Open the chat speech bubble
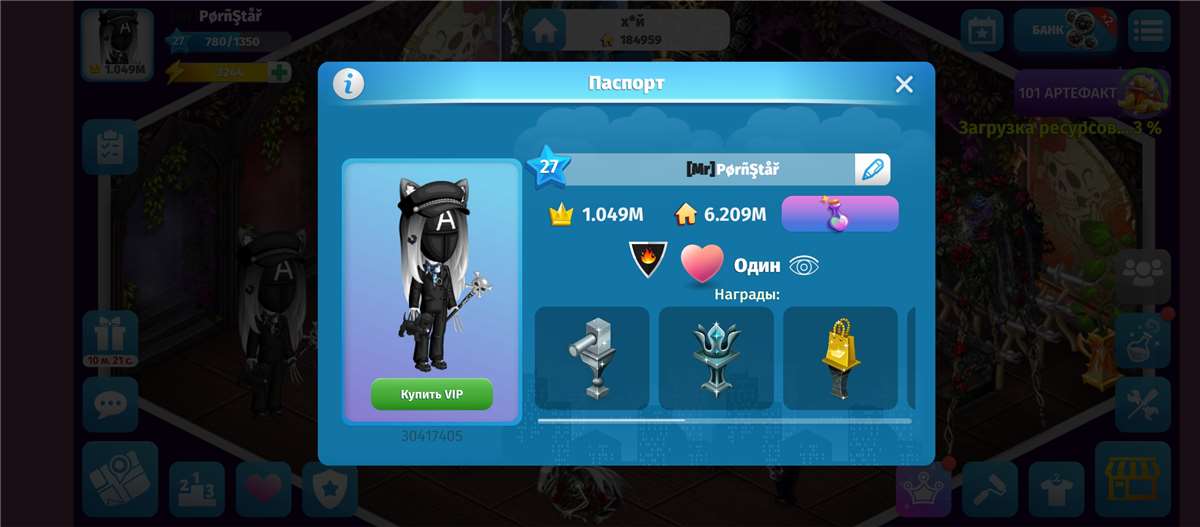This screenshot has height=527, width=1200. 110,404
